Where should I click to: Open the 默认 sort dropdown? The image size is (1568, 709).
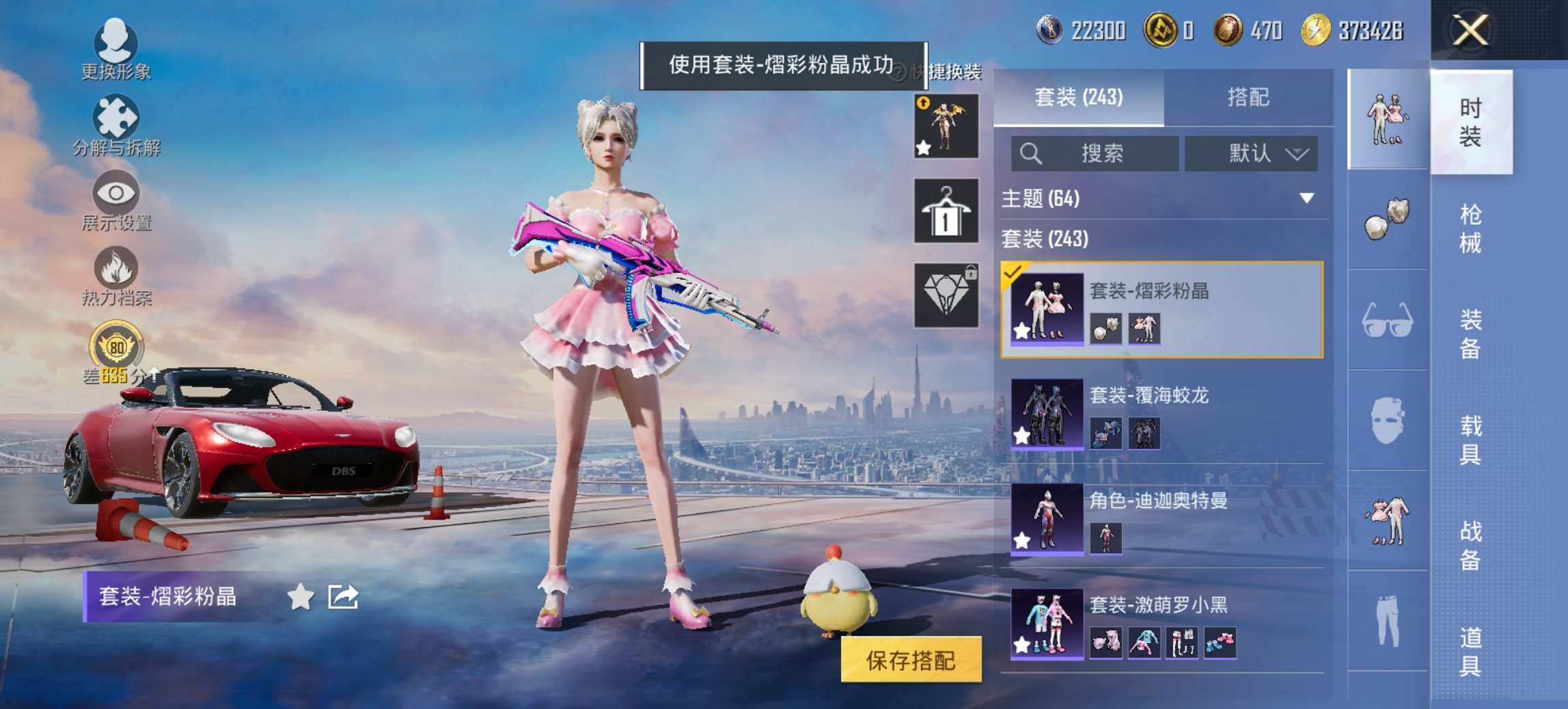click(1254, 153)
